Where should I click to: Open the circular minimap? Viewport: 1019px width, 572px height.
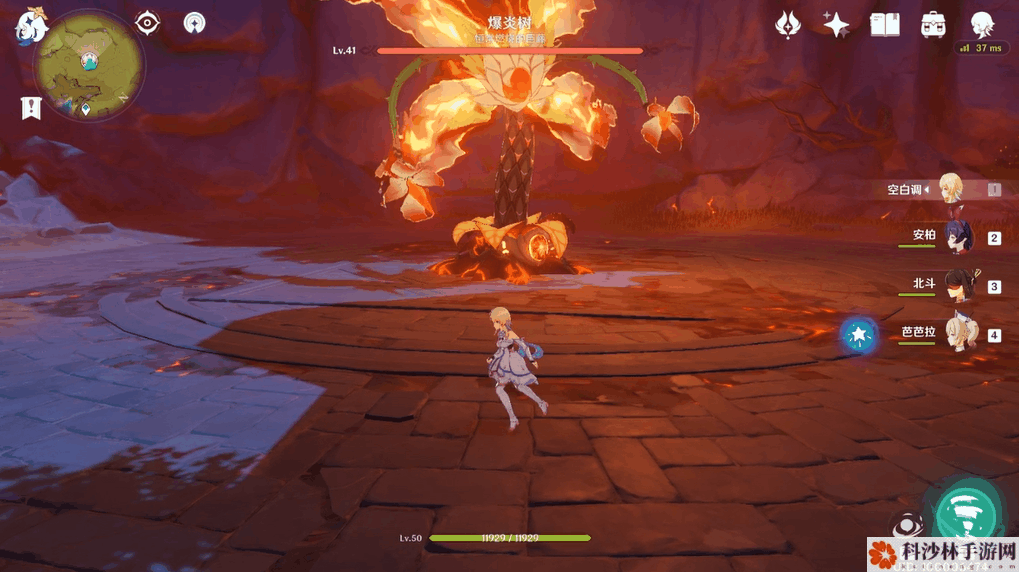pyautogui.click(x=88, y=68)
